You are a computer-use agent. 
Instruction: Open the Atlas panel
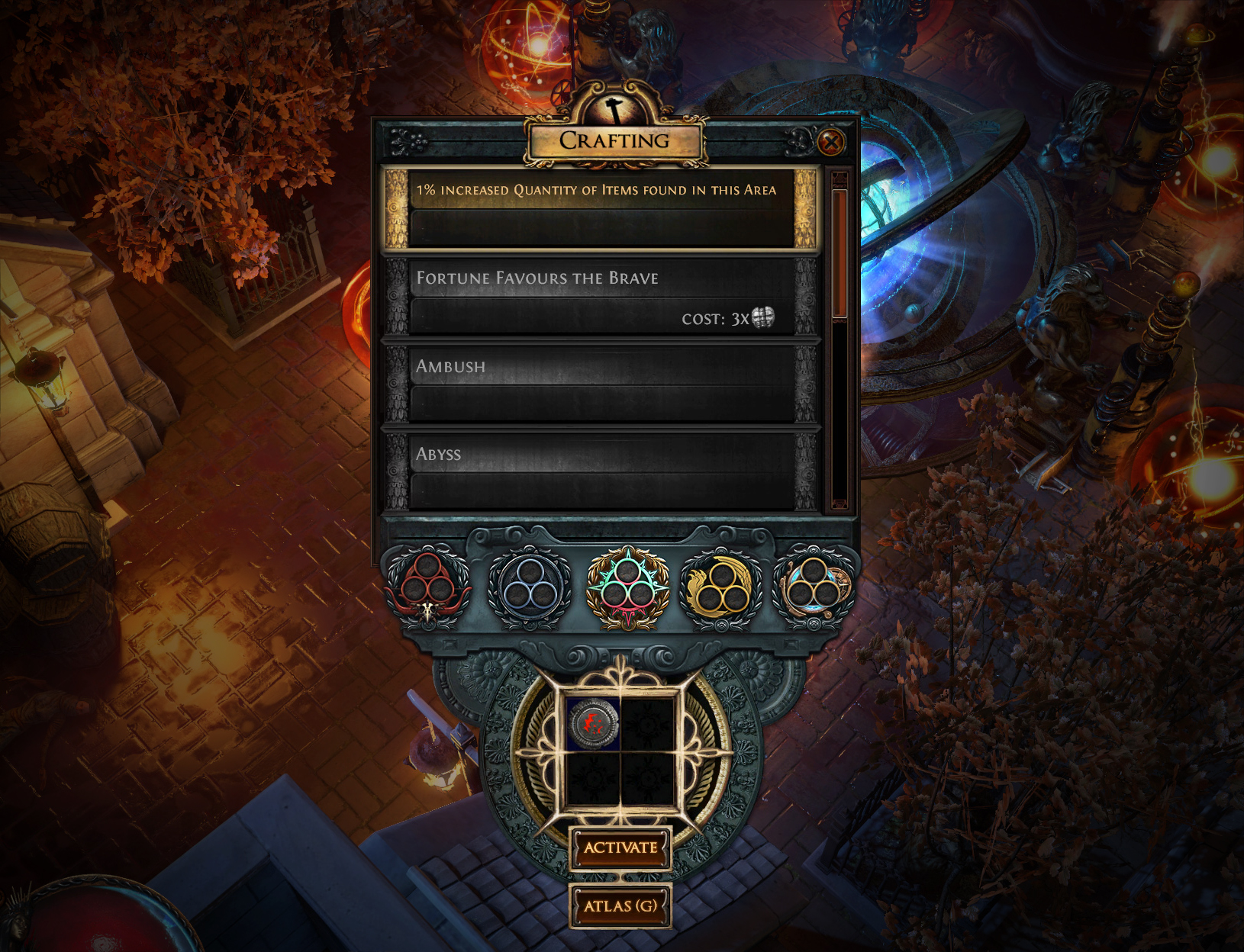(620, 907)
